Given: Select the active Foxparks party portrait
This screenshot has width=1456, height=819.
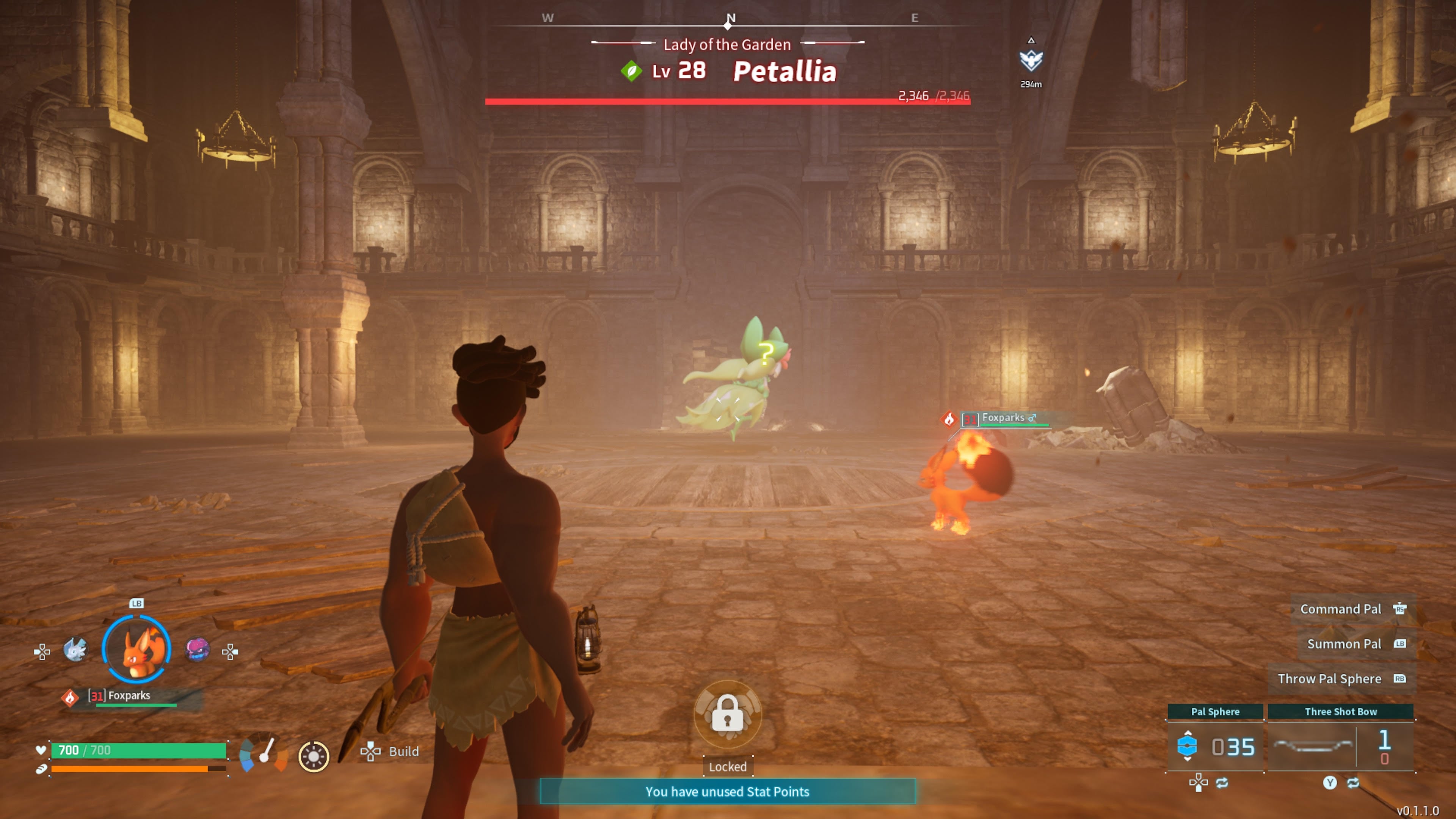Looking at the screenshot, I should [136, 650].
